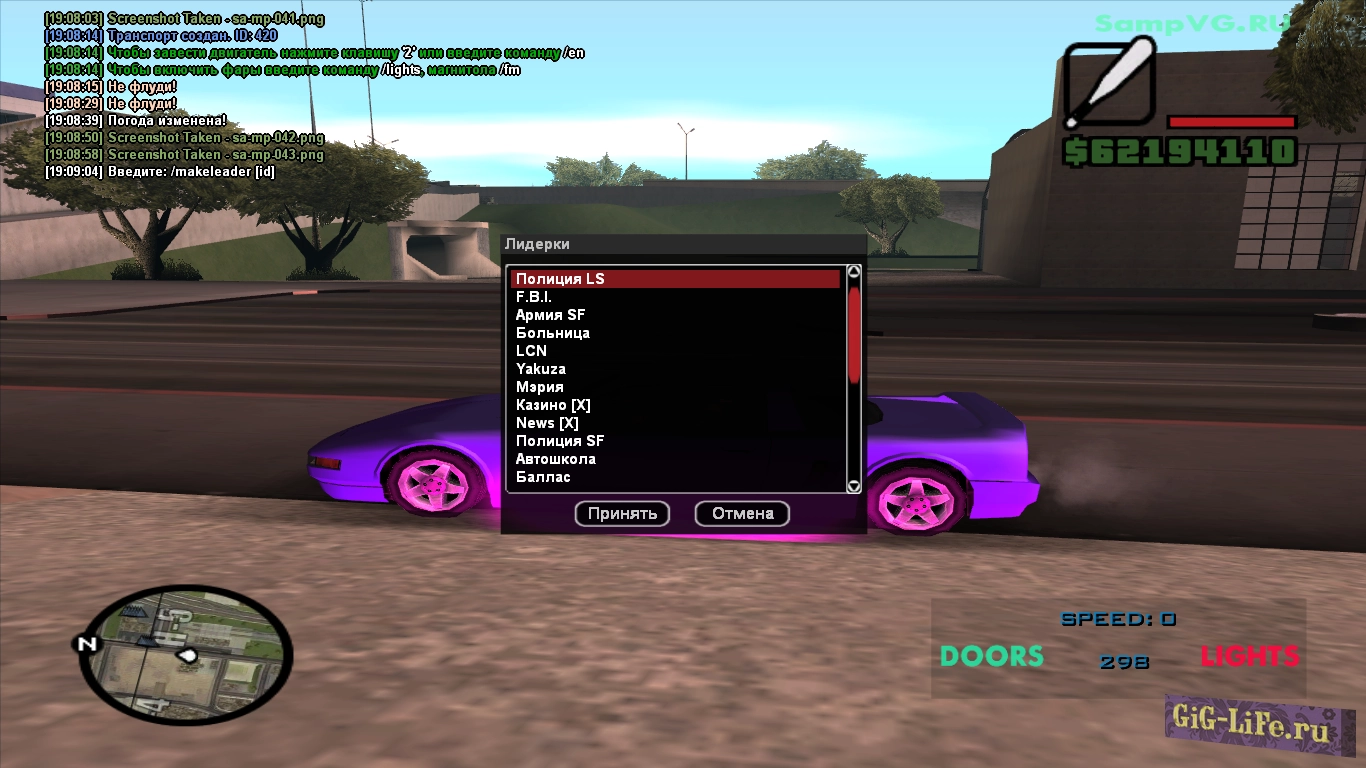
Task: Cancel the dialog with Отмена
Action: 742,514
